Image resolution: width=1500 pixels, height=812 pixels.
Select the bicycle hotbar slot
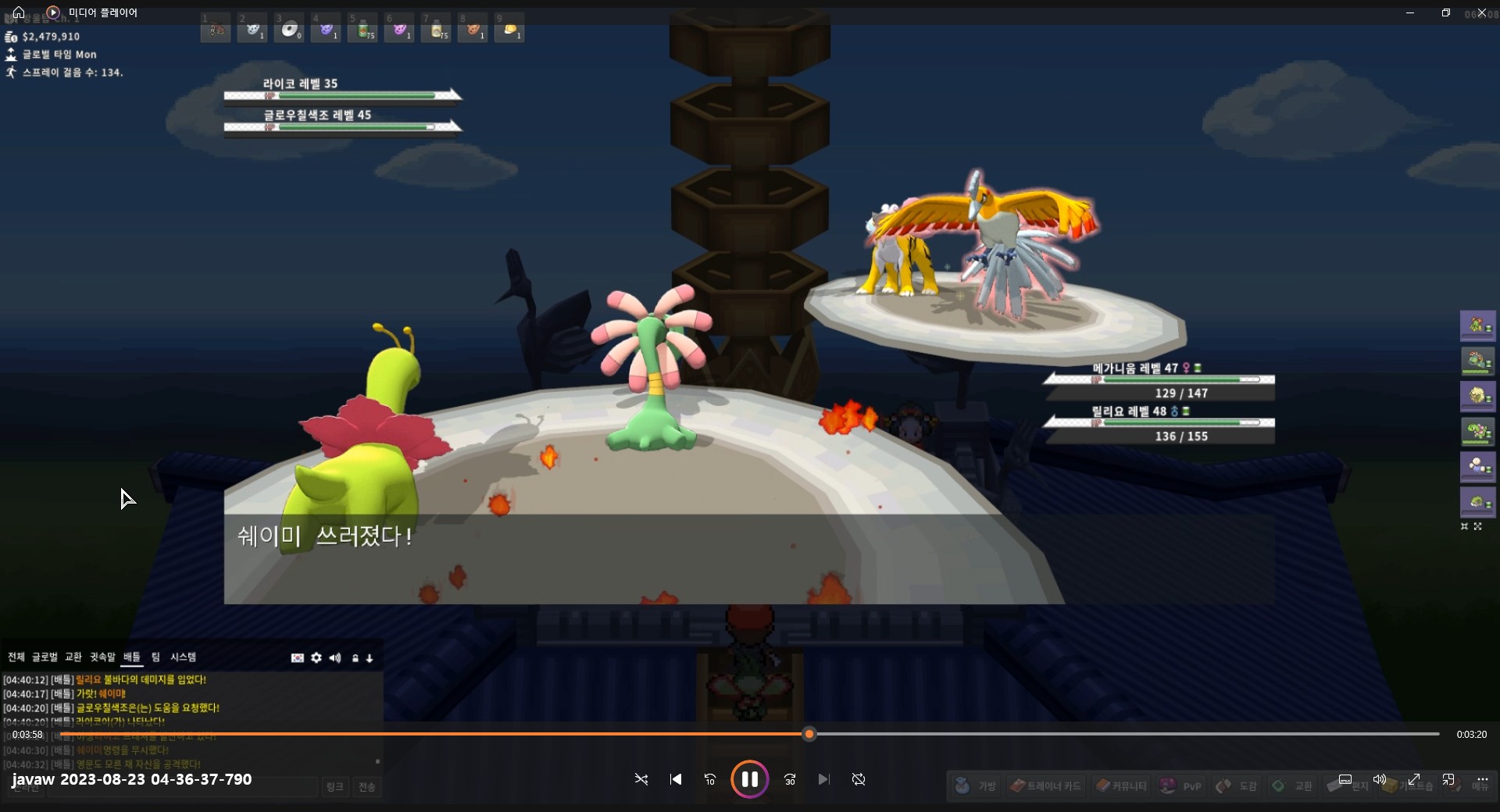pyautogui.click(x=216, y=30)
